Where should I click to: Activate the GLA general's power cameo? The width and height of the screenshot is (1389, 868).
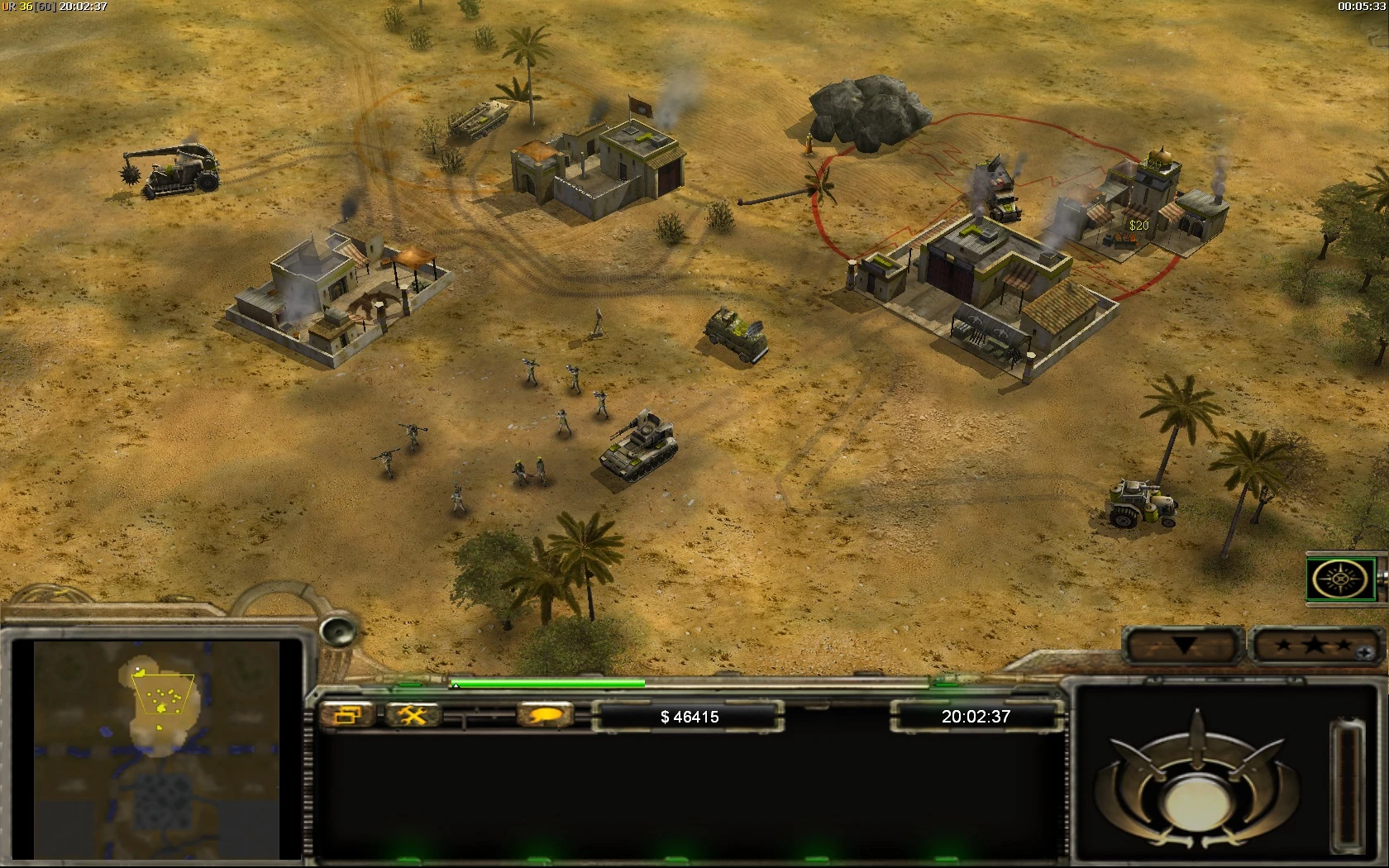tap(1342, 579)
